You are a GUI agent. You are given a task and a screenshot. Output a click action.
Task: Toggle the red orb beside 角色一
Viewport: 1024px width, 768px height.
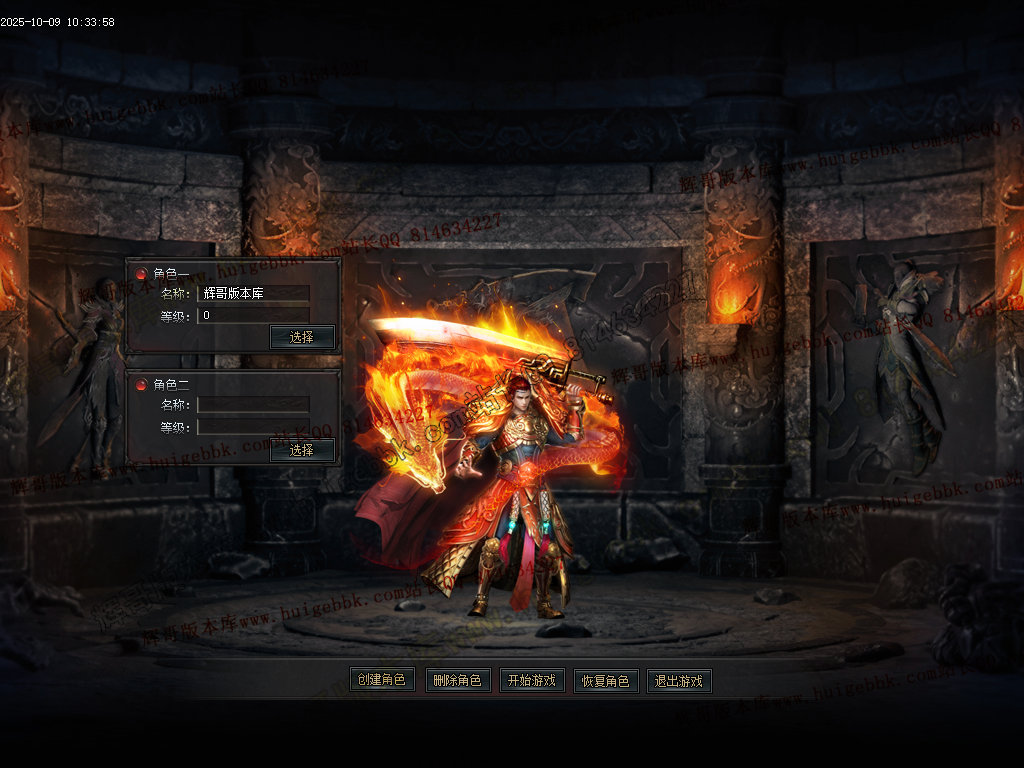click(x=141, y=273)
